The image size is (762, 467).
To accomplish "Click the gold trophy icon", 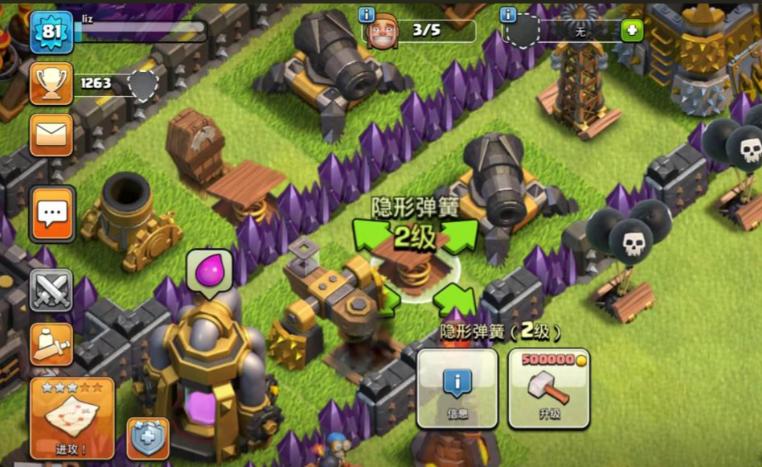I will pyautogui.click(x=51, y=83).
